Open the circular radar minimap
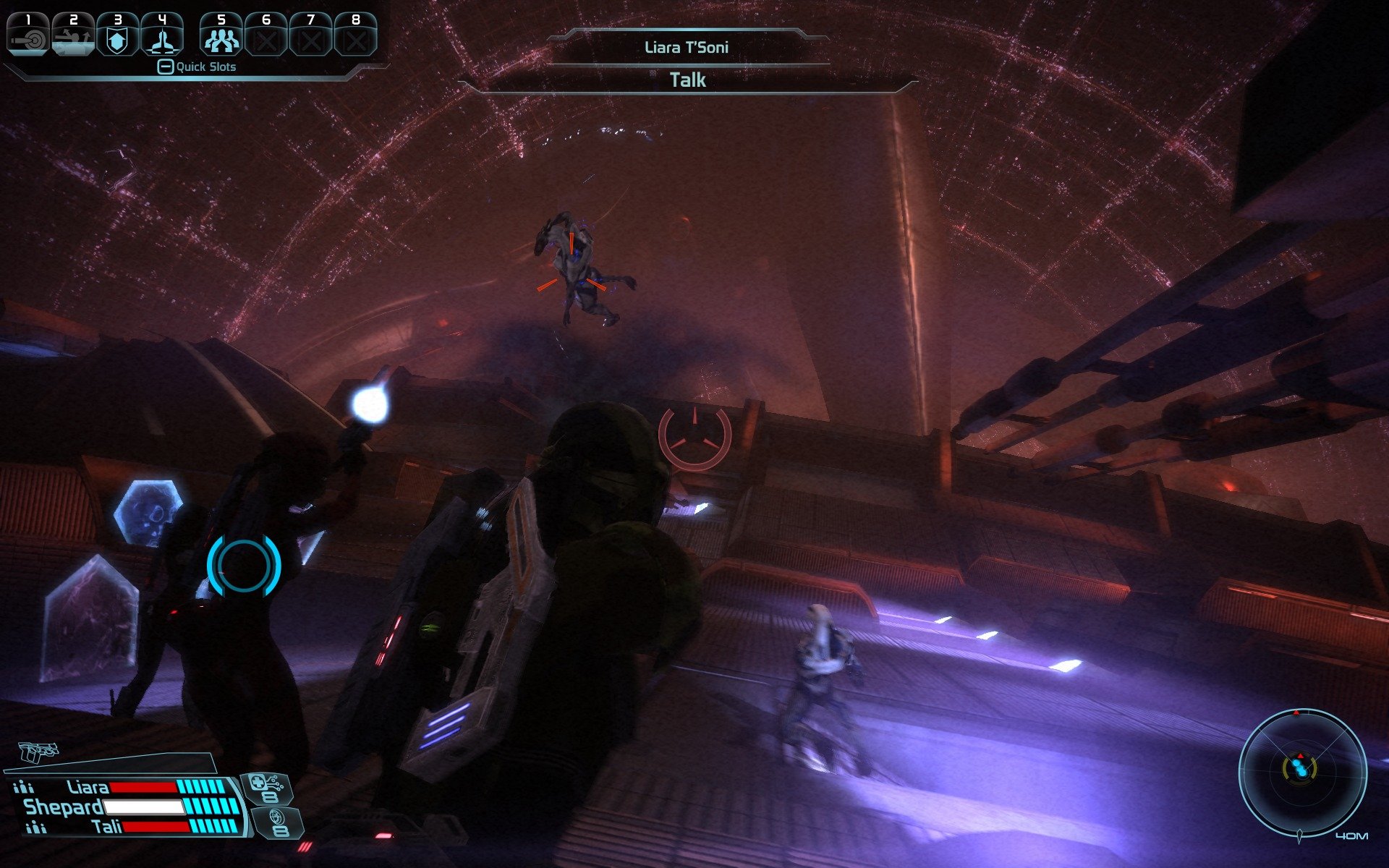Image resolution: width=1389 pixels, height=868 pixels. coord(1302,772)
